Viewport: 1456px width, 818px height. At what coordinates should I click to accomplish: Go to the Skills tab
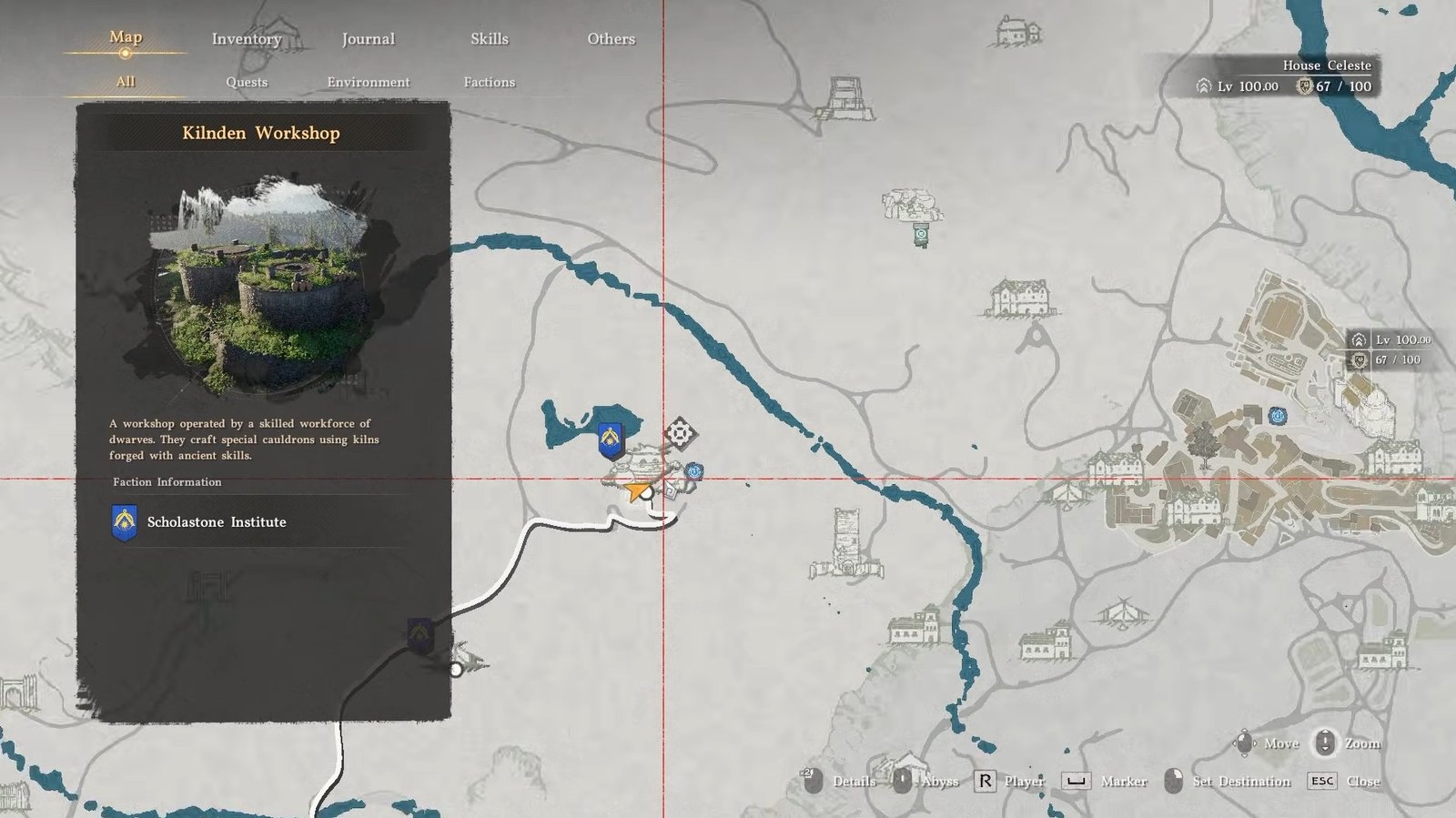point(489,39)
